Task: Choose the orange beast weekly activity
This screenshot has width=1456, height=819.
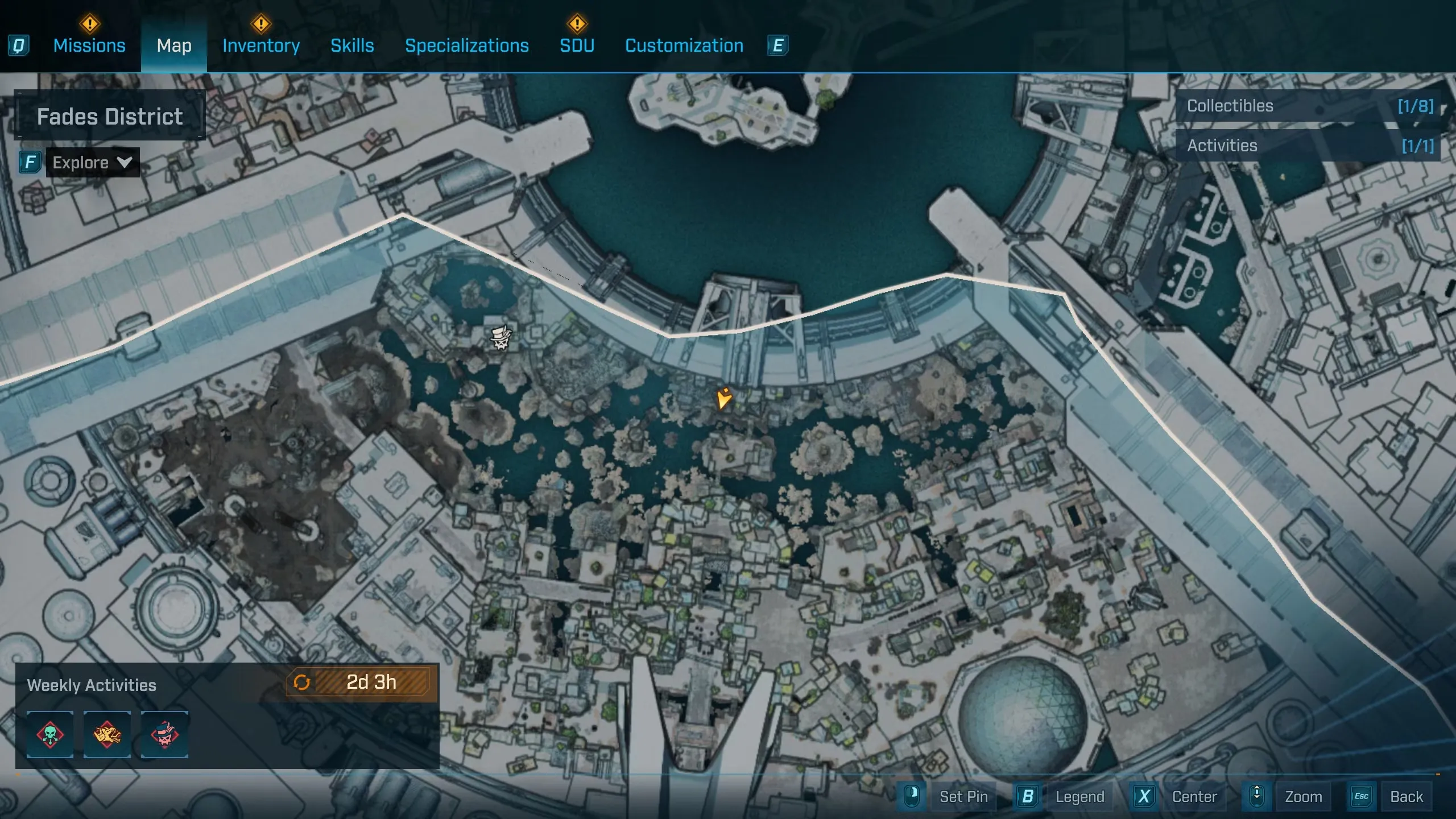Action: click(107, 734)
